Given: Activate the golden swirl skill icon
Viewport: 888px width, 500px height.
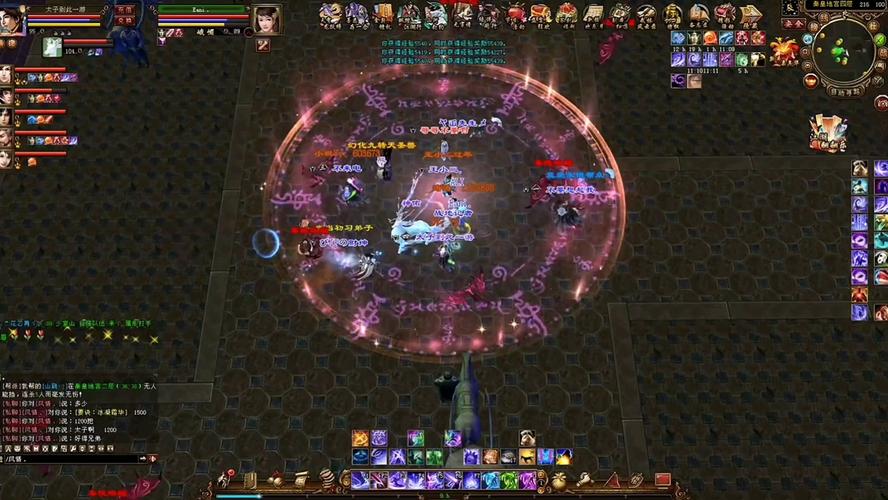Looking at the screenshot, I should click(x=359, y=438).
